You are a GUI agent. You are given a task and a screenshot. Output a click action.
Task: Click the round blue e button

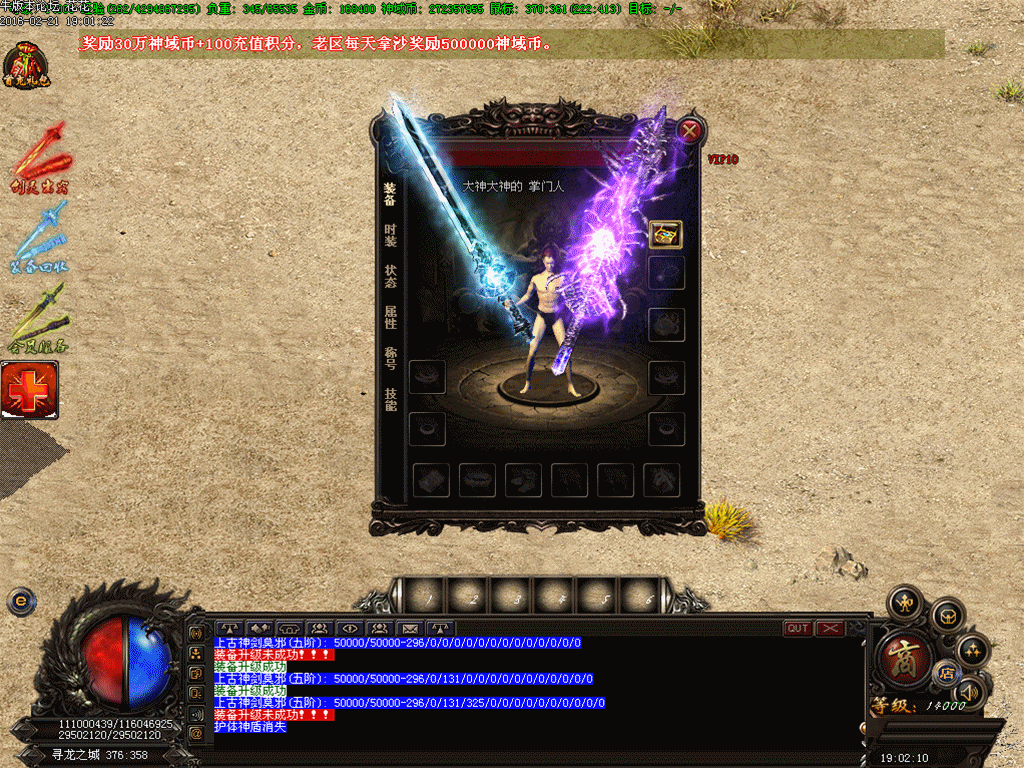click(21, 600)
